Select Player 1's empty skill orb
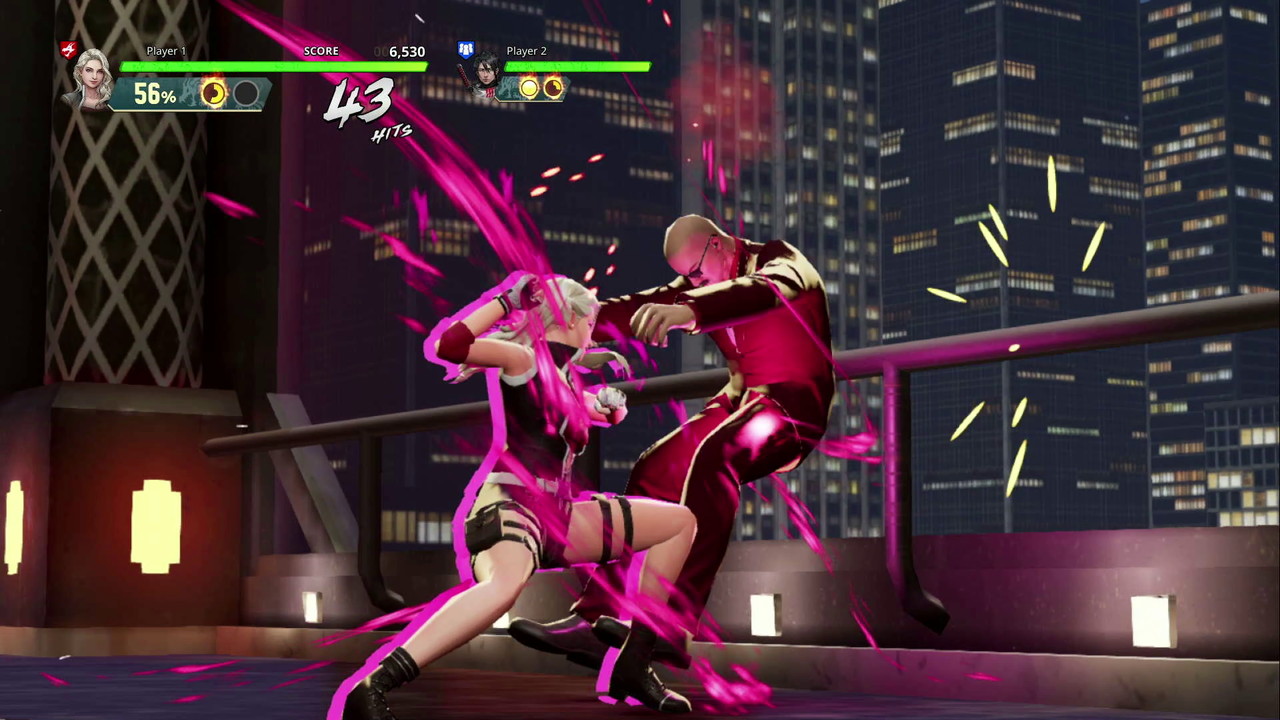Viewport: 1280px width, 720px height. click(x=246, y=94)
